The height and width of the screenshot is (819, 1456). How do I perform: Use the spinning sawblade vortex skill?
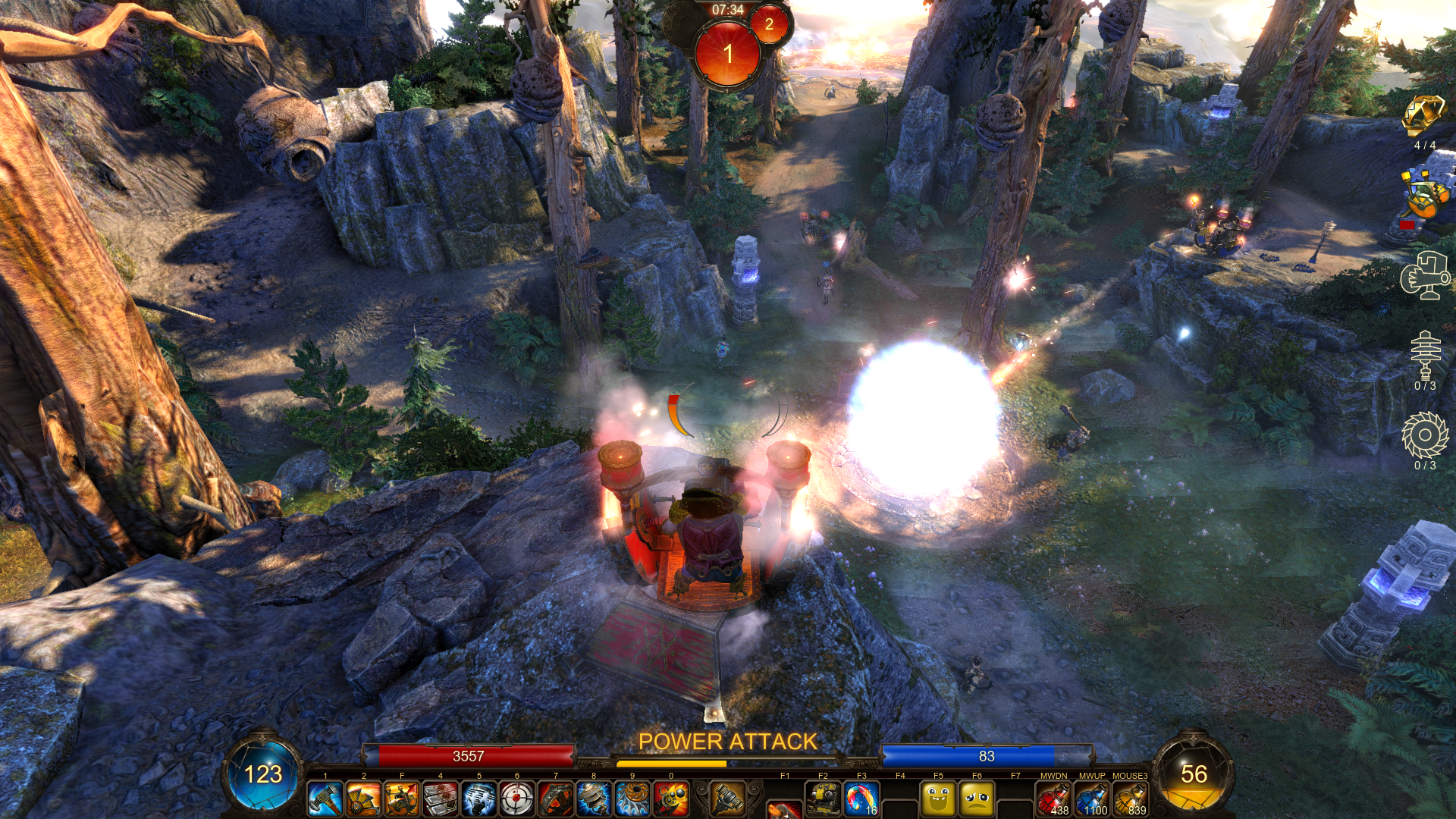click(632, 799)
